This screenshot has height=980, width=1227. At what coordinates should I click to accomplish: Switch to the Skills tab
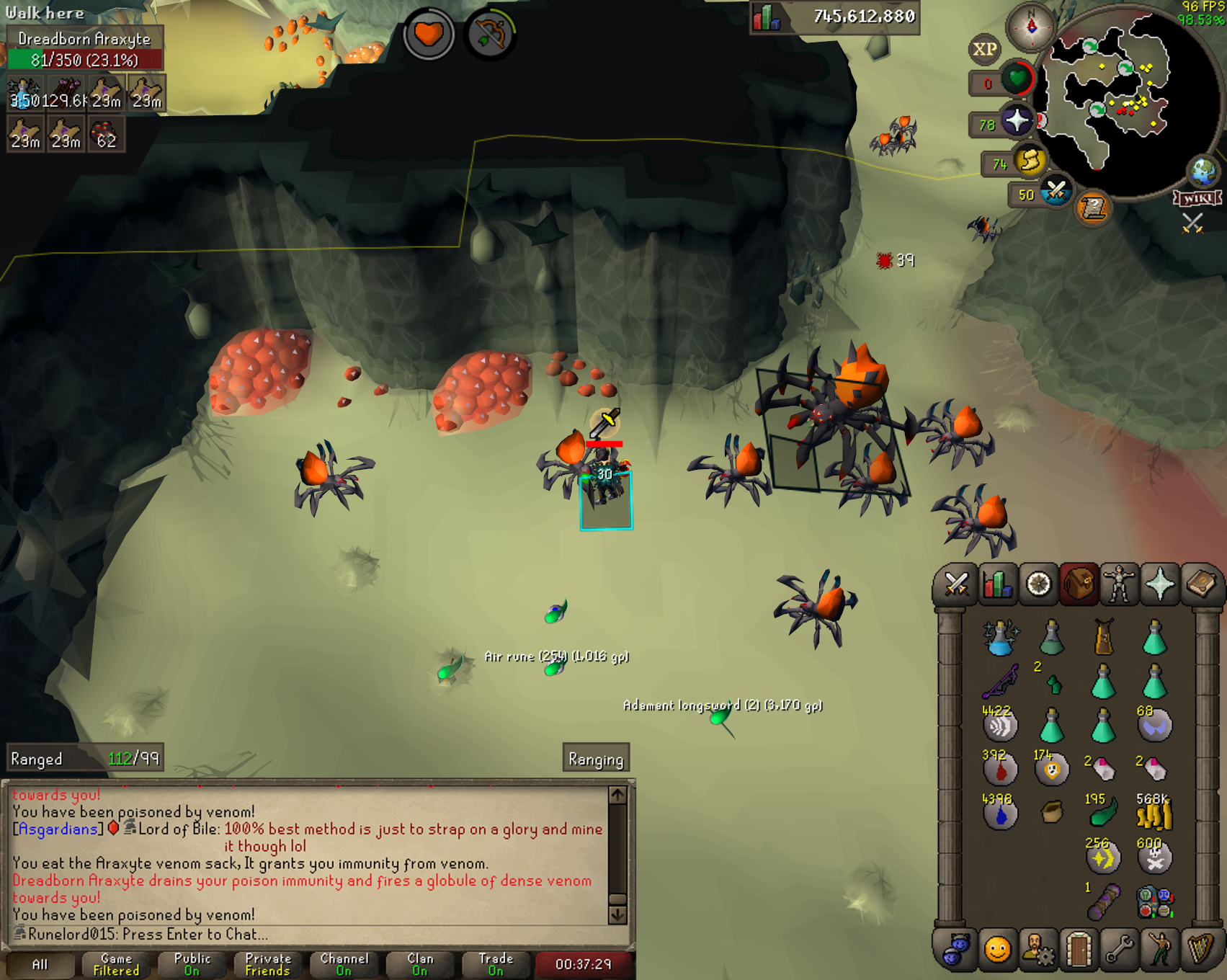tap(998, 584)
